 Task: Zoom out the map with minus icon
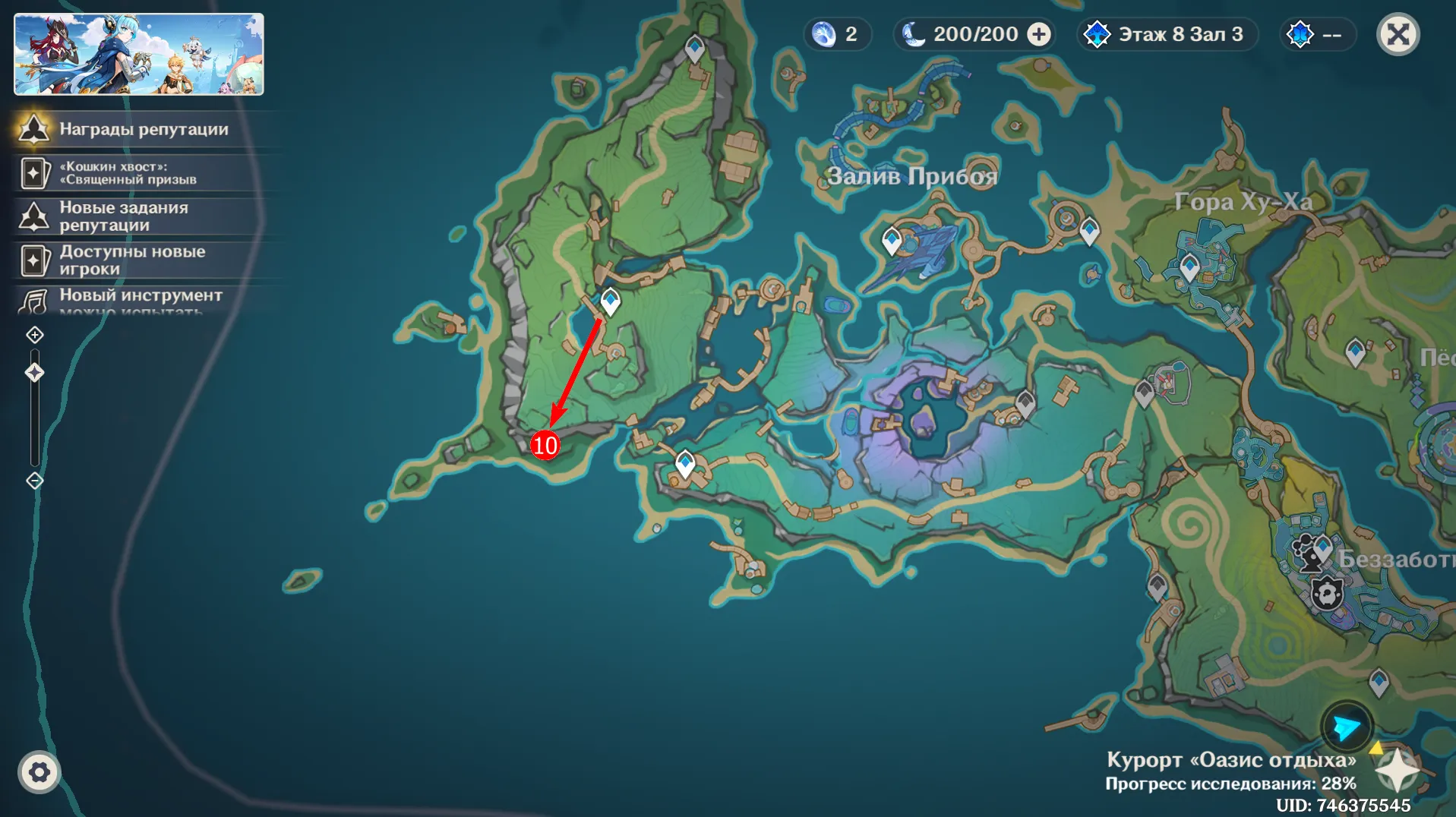35,481
